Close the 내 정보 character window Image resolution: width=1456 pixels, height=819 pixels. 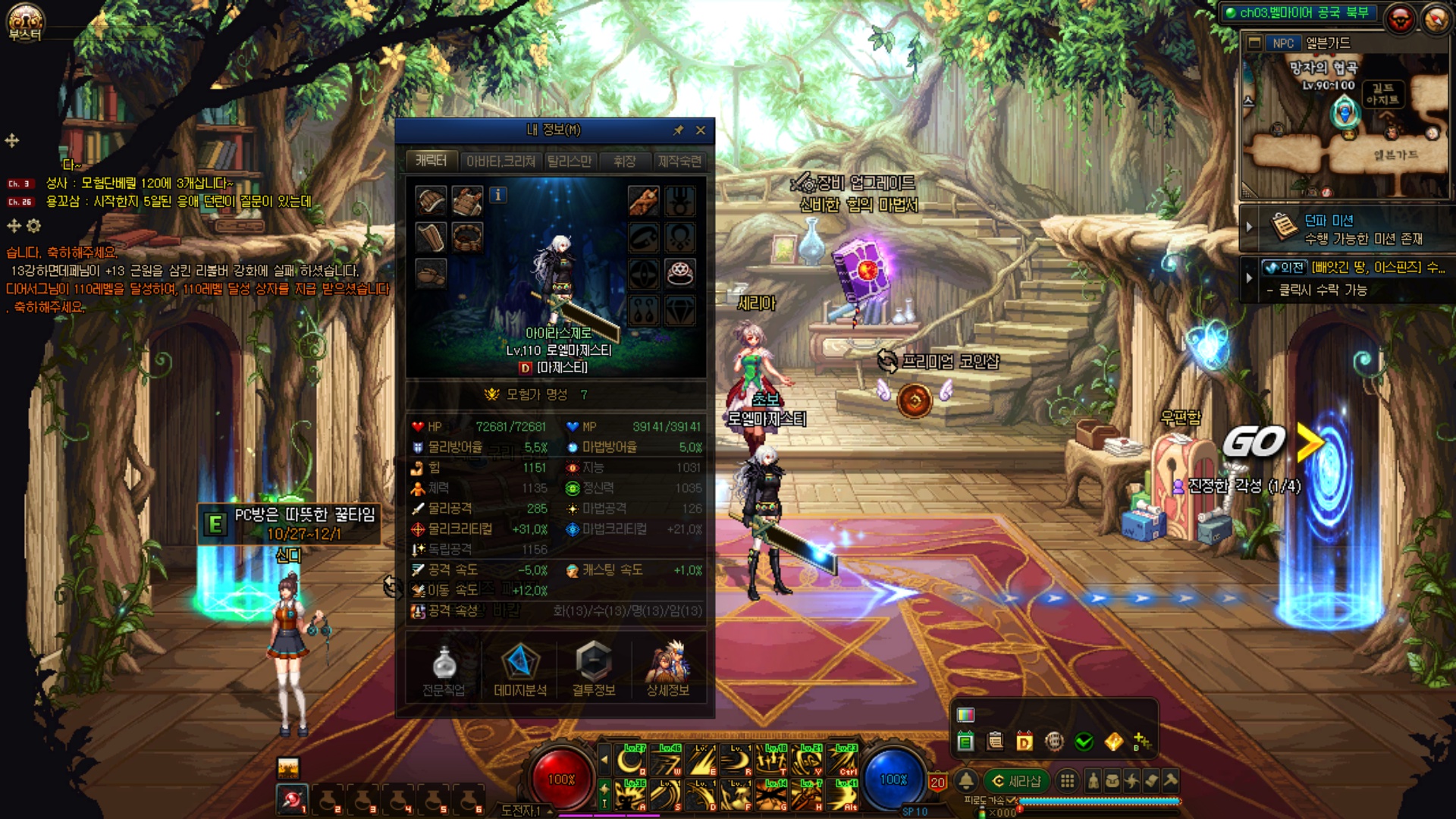(x=701, y=130)
